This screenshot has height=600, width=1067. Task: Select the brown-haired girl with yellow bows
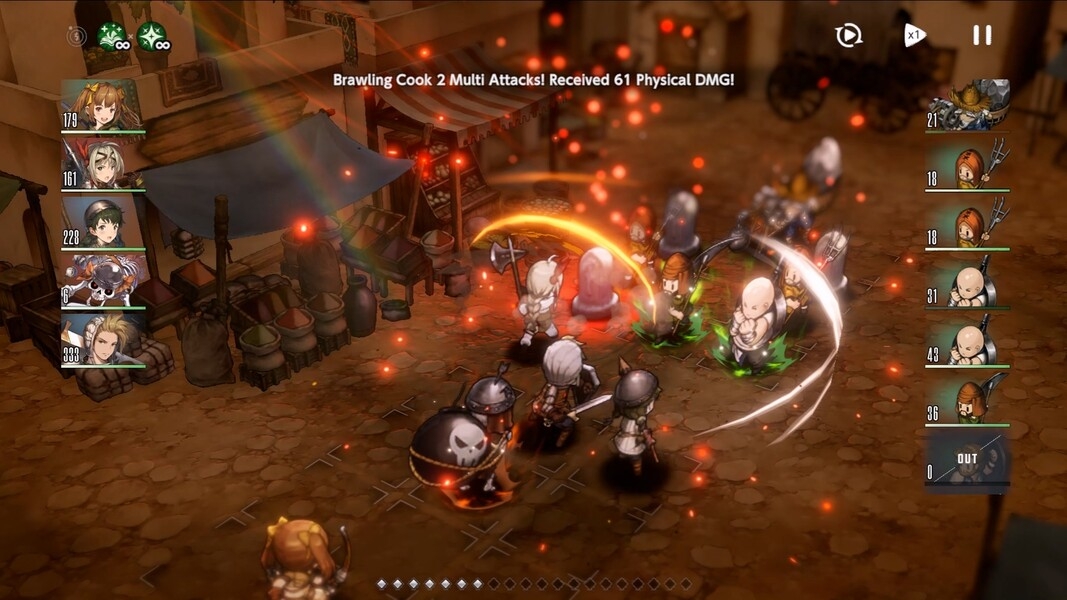(103, 105)
